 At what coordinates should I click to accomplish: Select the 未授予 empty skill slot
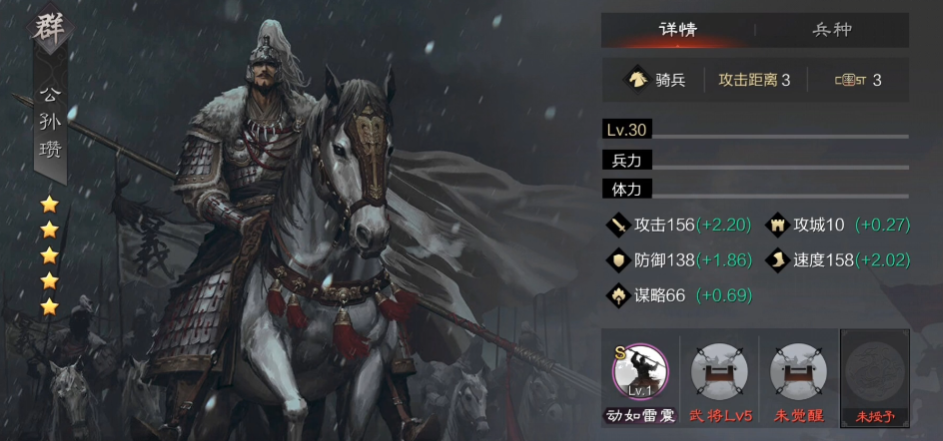pos(875,373)
